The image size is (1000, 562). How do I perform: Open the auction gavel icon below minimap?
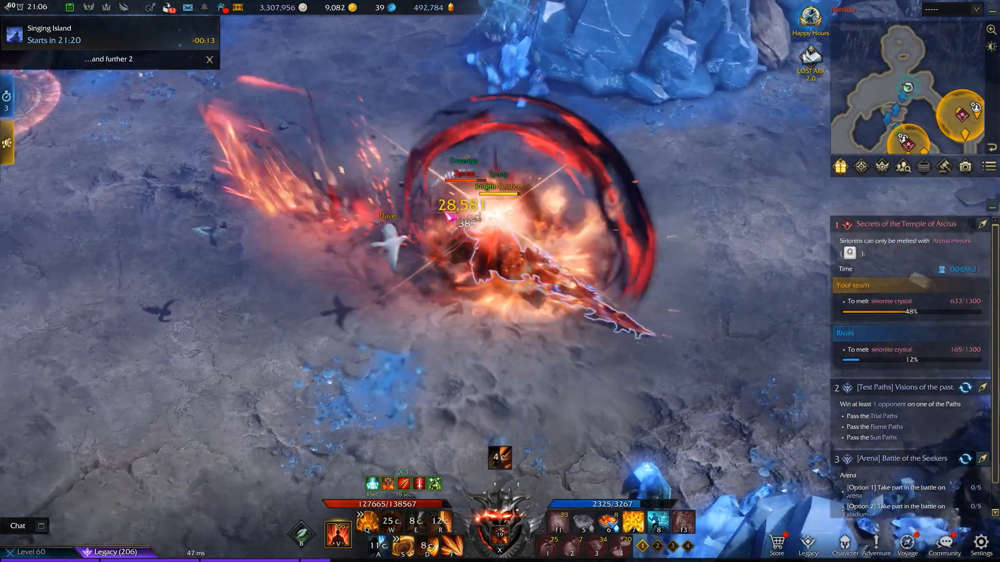coord(945,166)
